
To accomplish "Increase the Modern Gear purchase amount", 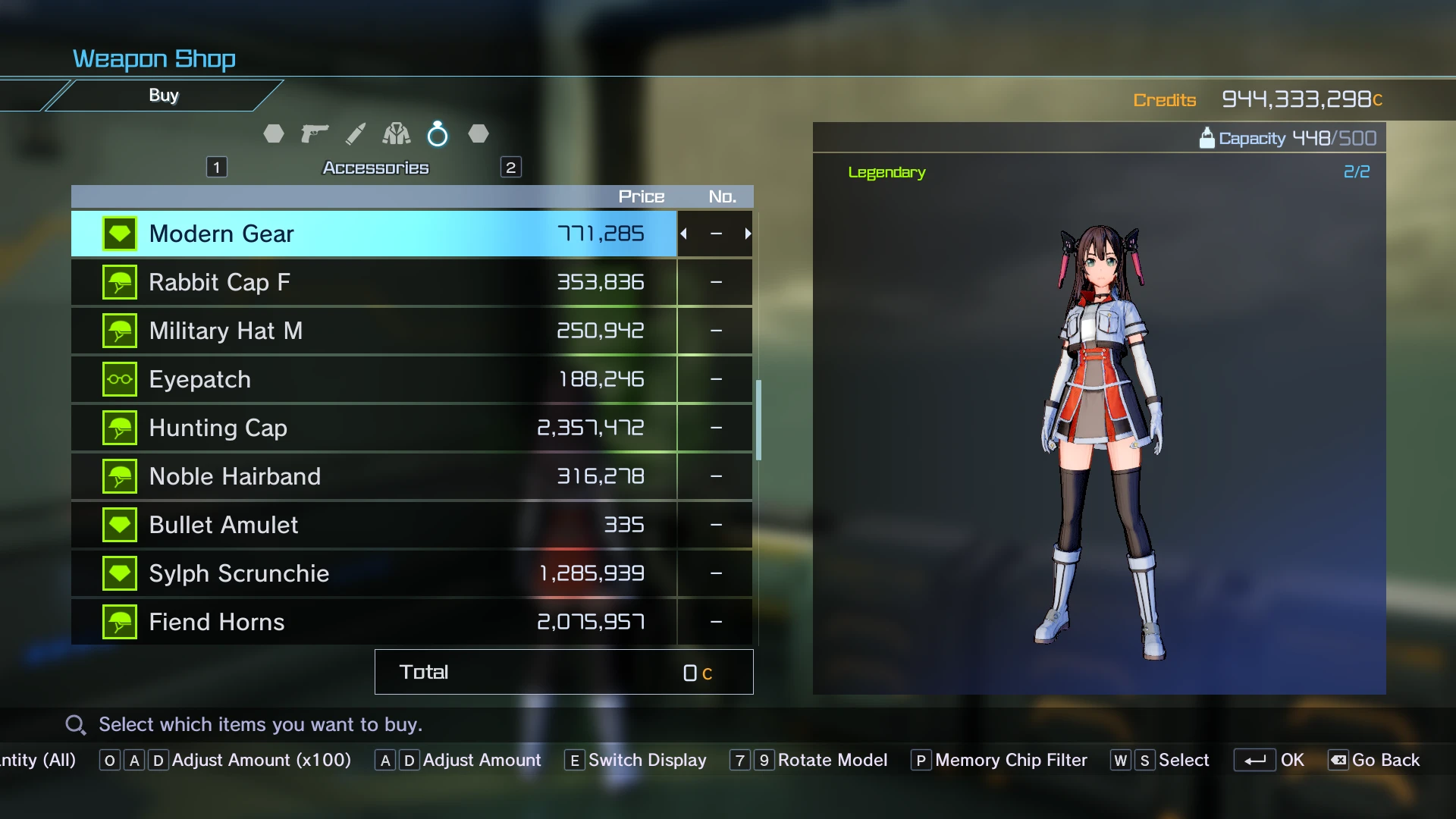I will tap(748, 234).
